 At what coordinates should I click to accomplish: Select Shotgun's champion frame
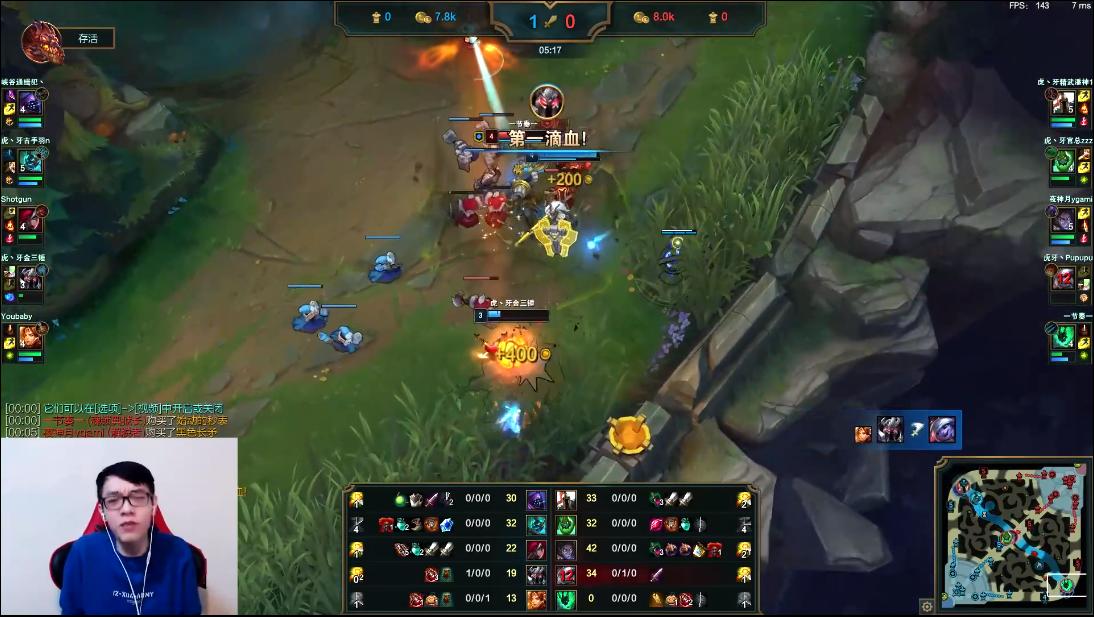pyautogui.click(x=31, y=220)
